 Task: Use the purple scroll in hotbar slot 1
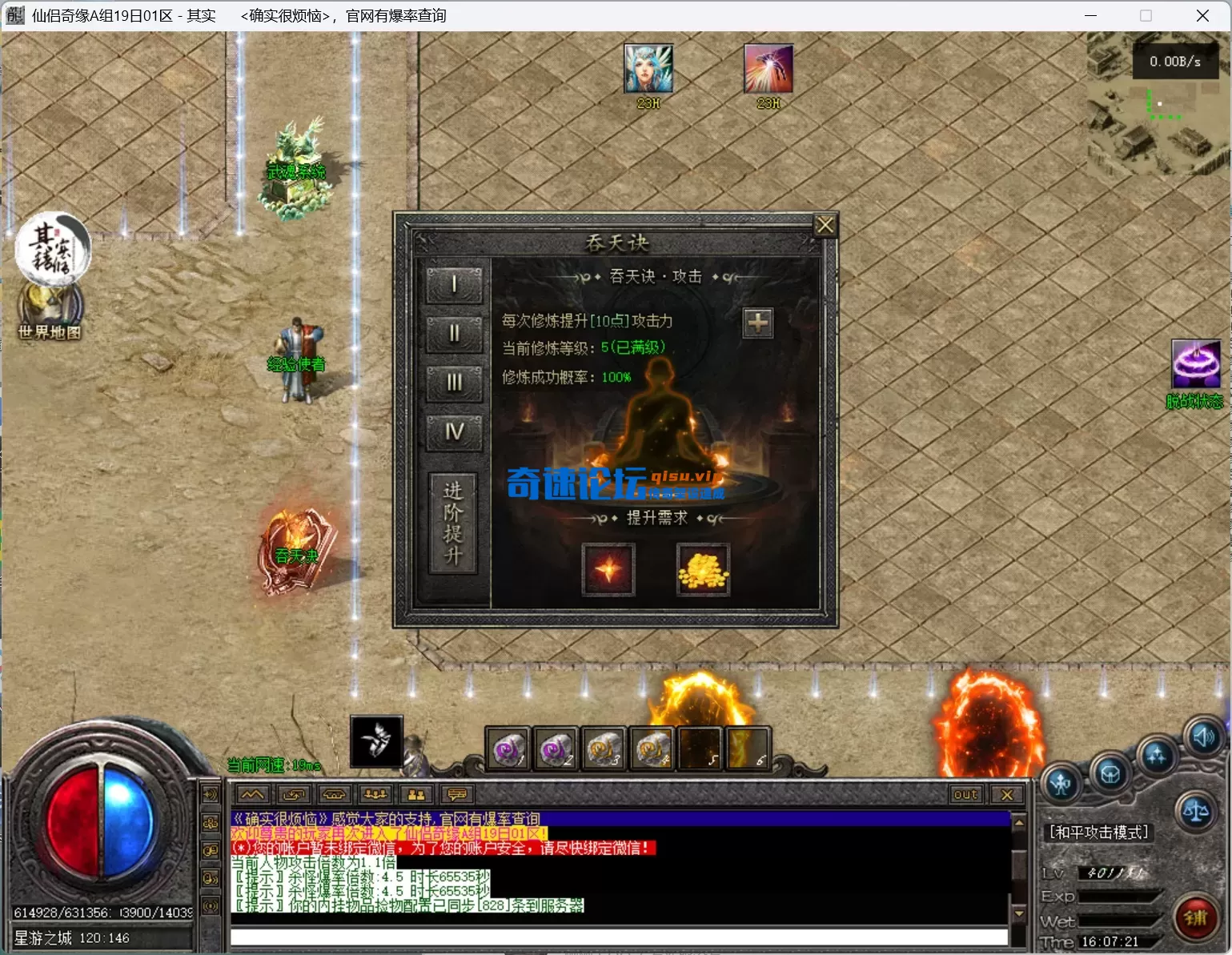pyautogui.click(x=508, y=749)
